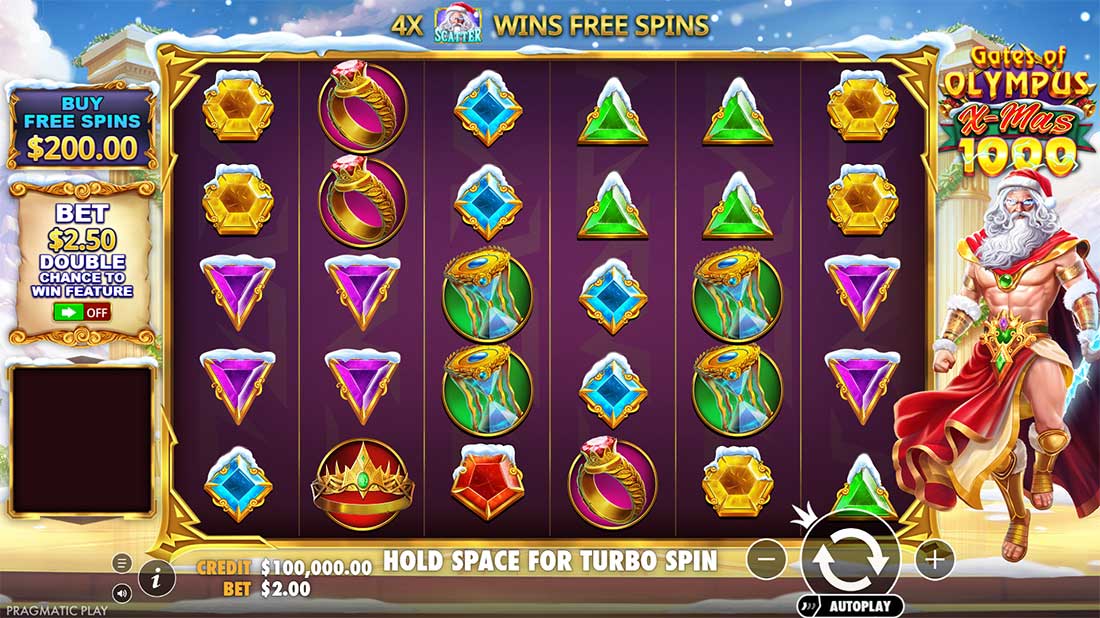Viewport: 1100px width, 618px height.
Task: Mute the sound with the speaker icon
Action: tap(122, 593)
